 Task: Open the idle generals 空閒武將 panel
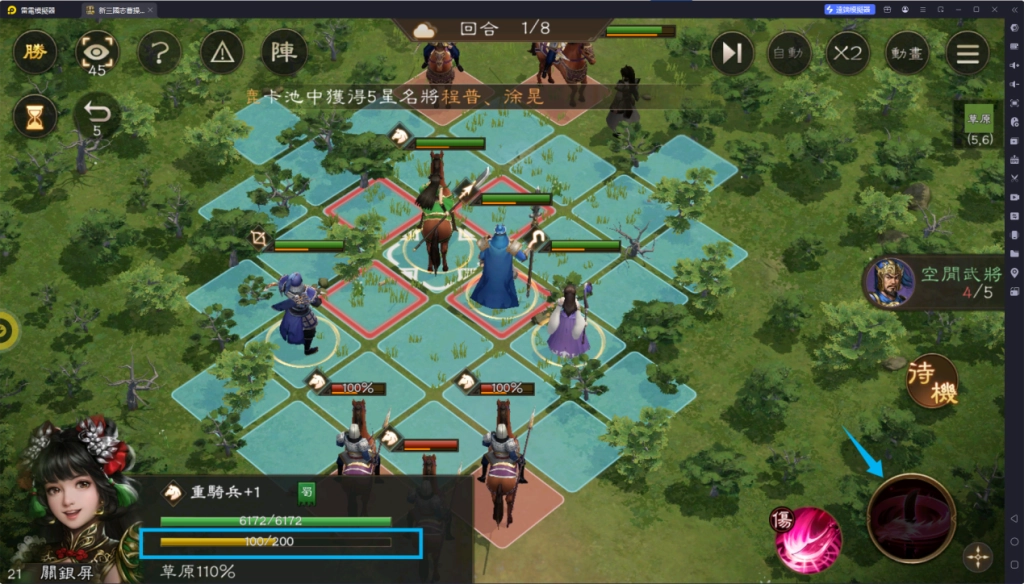click(x=935, y=284)
